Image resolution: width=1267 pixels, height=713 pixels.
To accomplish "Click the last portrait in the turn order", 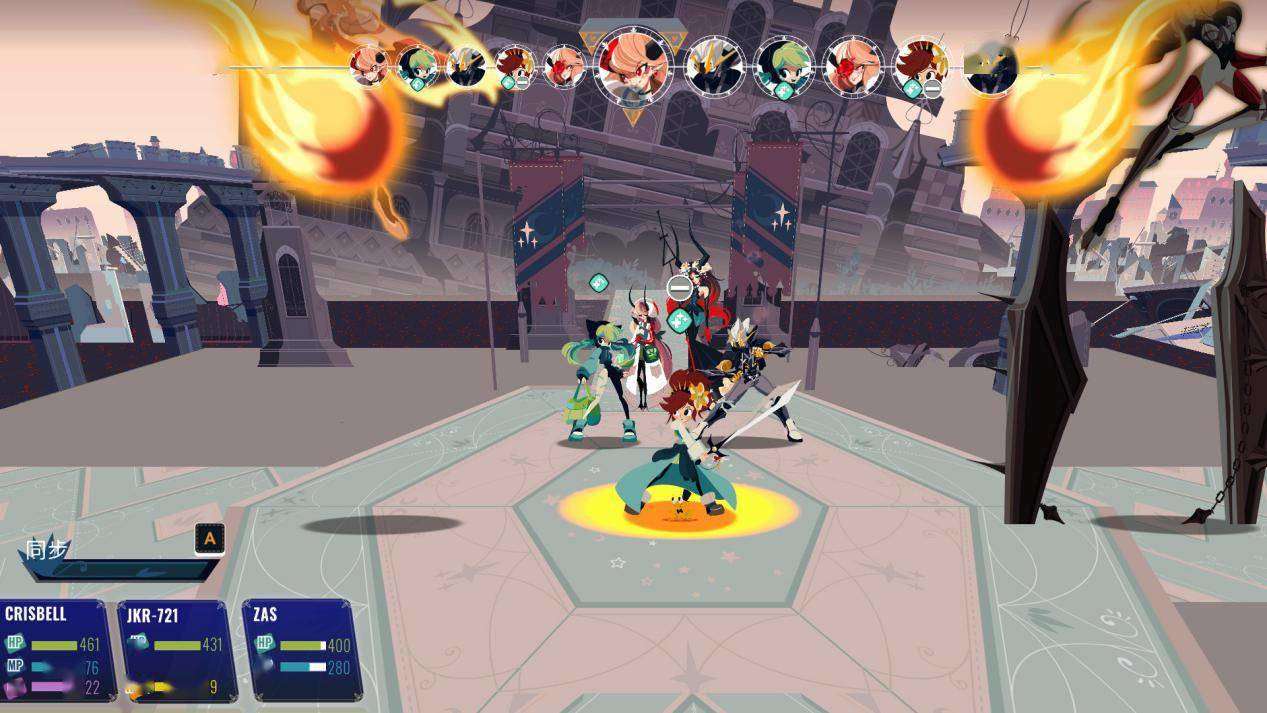I will pyautogui.click(x=990, y=67).
